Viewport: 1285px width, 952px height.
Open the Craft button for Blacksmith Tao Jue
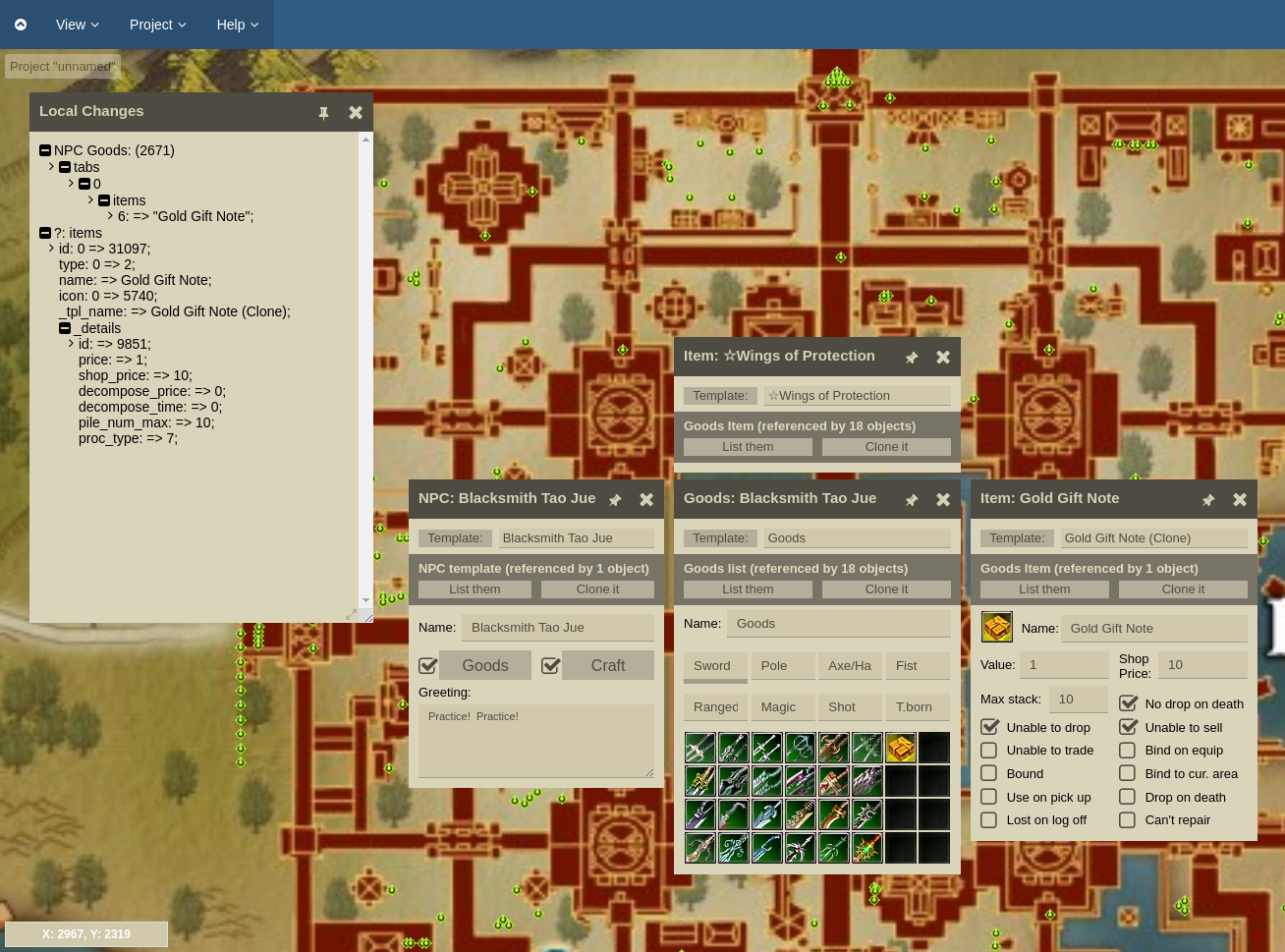point(607,666)
